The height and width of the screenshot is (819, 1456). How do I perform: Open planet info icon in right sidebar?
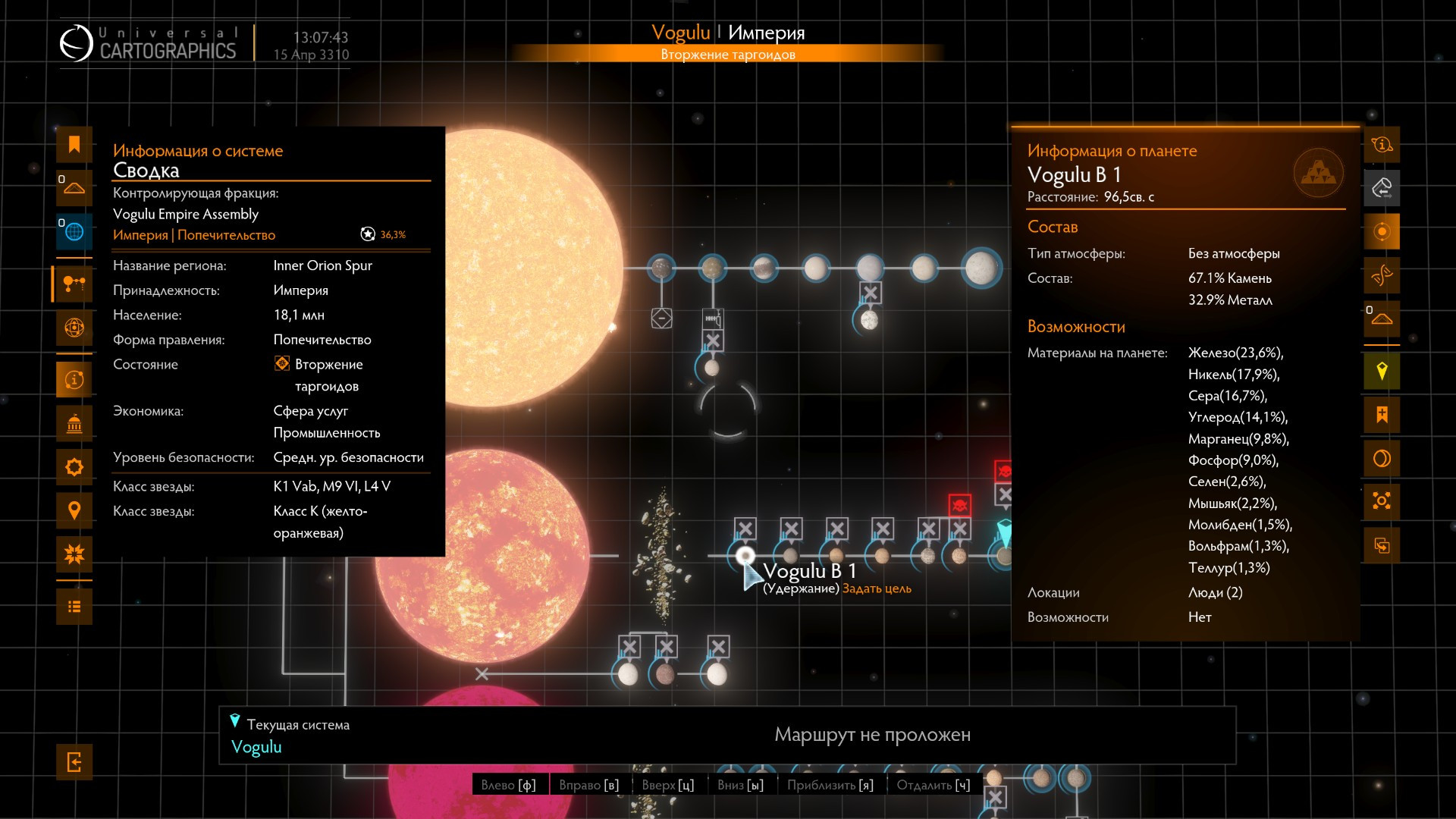[x=1382, y=145]
